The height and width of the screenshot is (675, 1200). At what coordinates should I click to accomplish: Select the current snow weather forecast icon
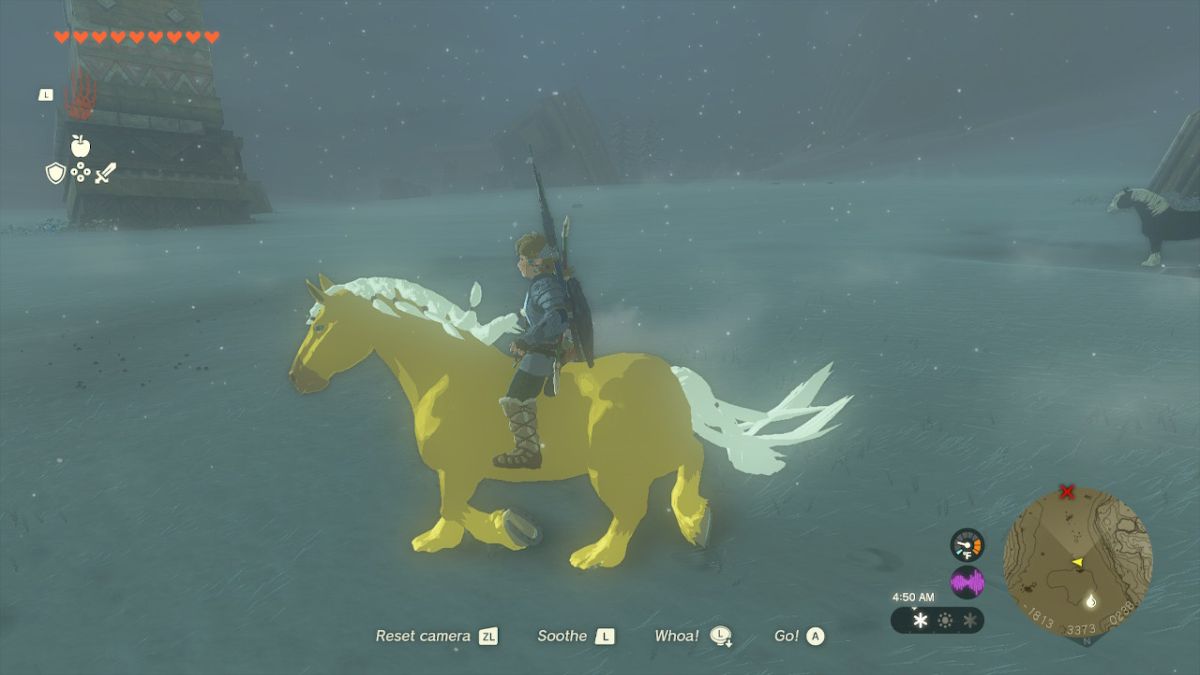pyautogui.click(x=920, y=621)
